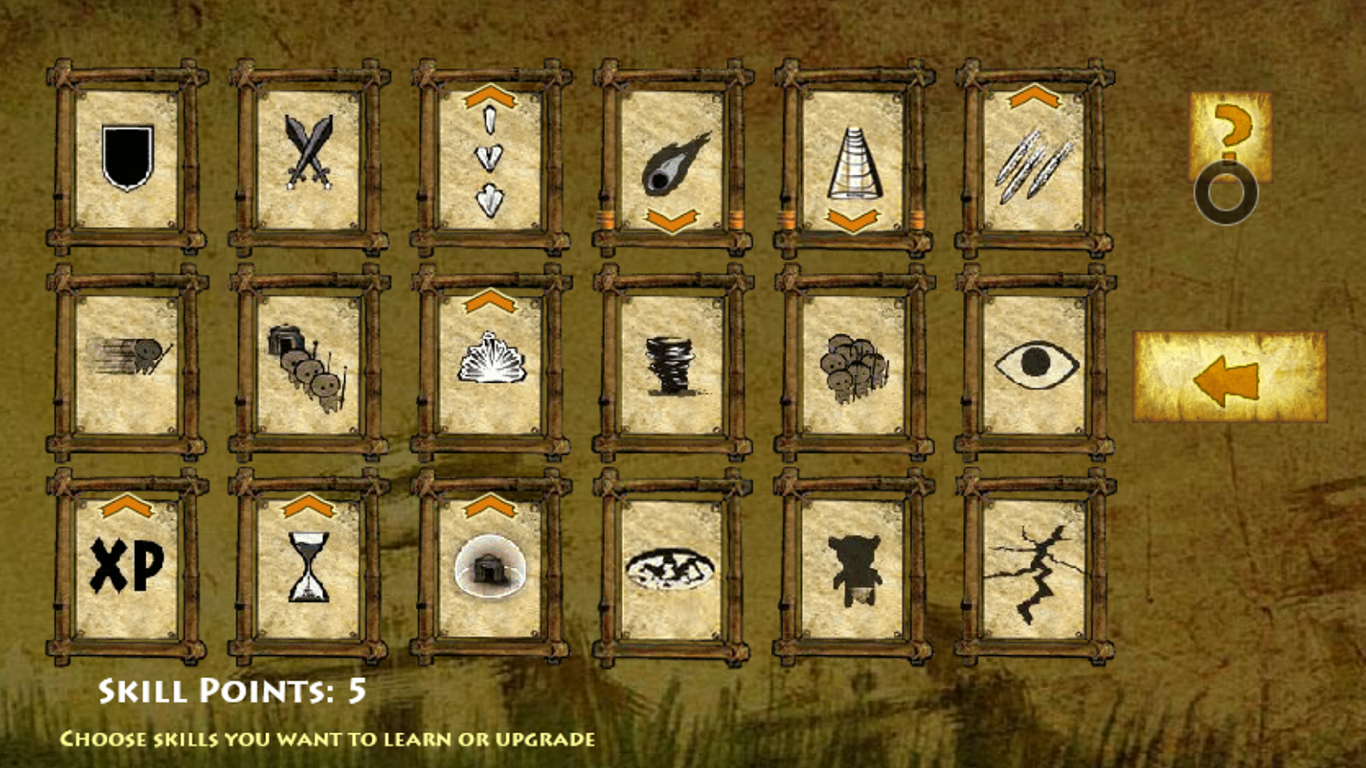Image resolution: width=1366 pixels, height=768 pixels.
Task: Select the tornado skill card
Action: (672, 362)
